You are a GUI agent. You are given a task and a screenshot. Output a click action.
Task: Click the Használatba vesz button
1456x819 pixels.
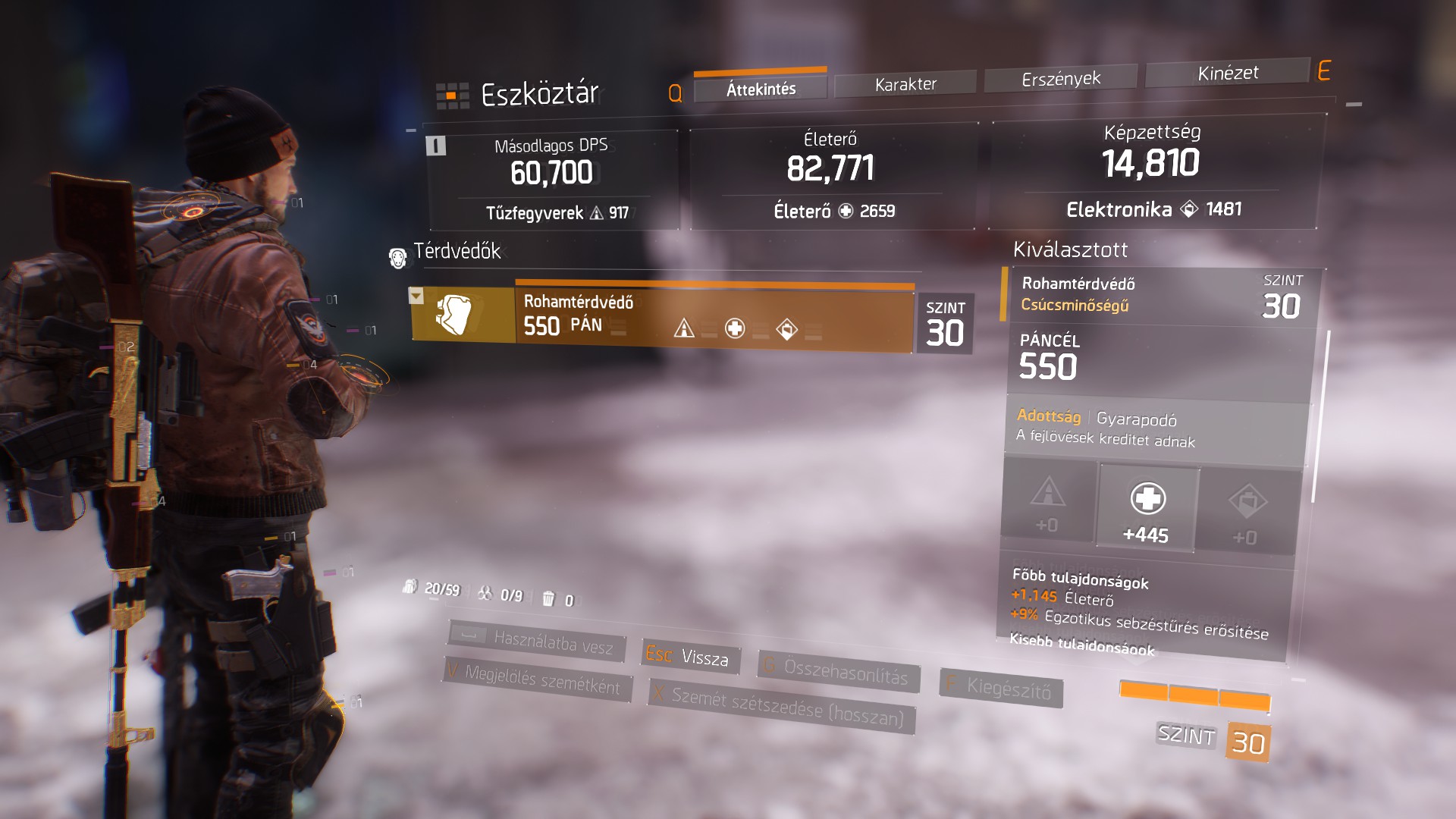coord(538,642)
